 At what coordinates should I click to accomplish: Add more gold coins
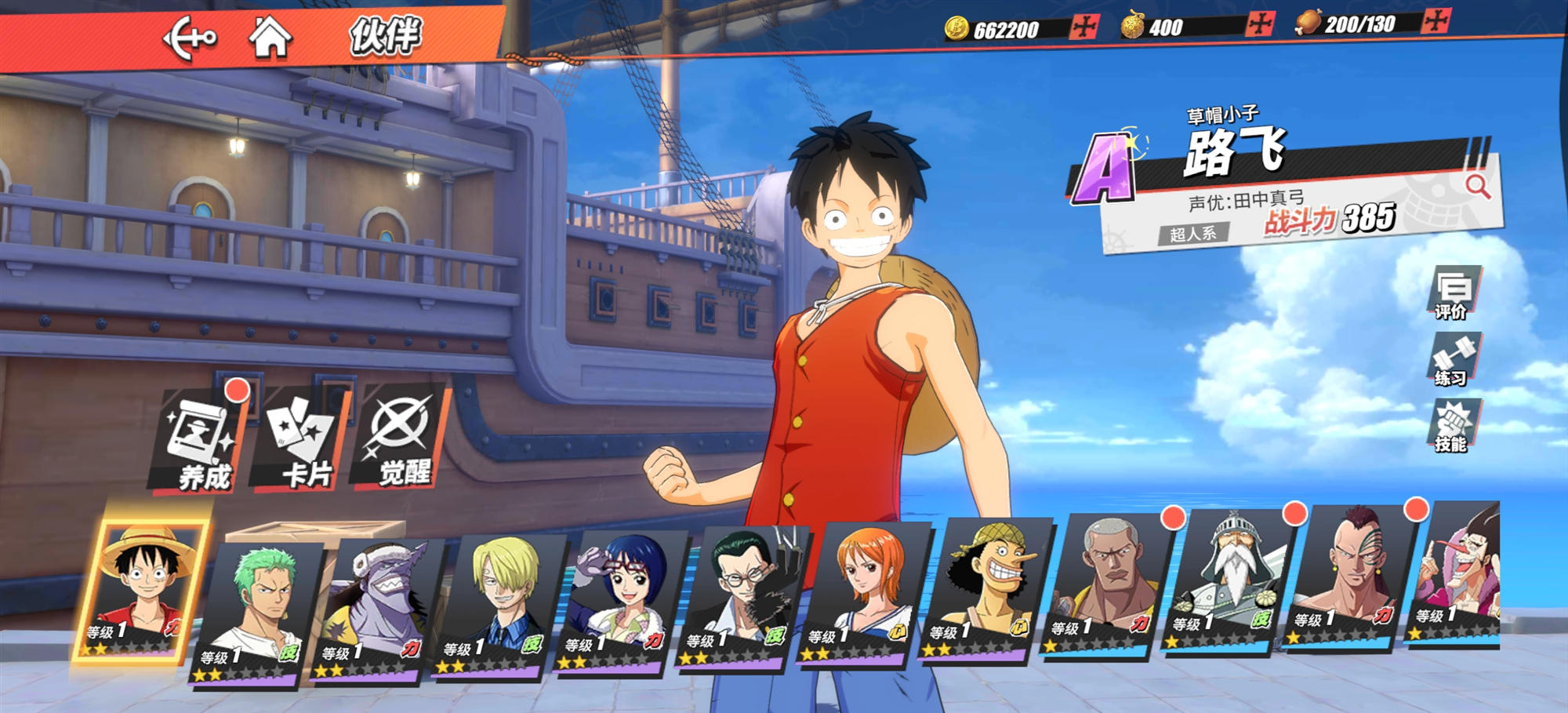coord(1085,27)
